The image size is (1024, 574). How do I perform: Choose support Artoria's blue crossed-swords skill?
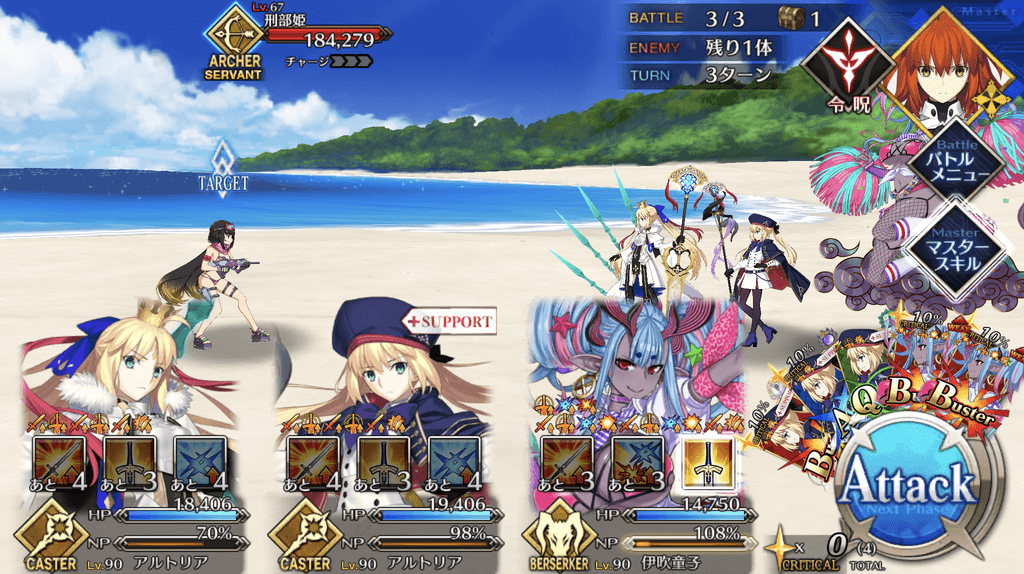(x=453, y=461)
